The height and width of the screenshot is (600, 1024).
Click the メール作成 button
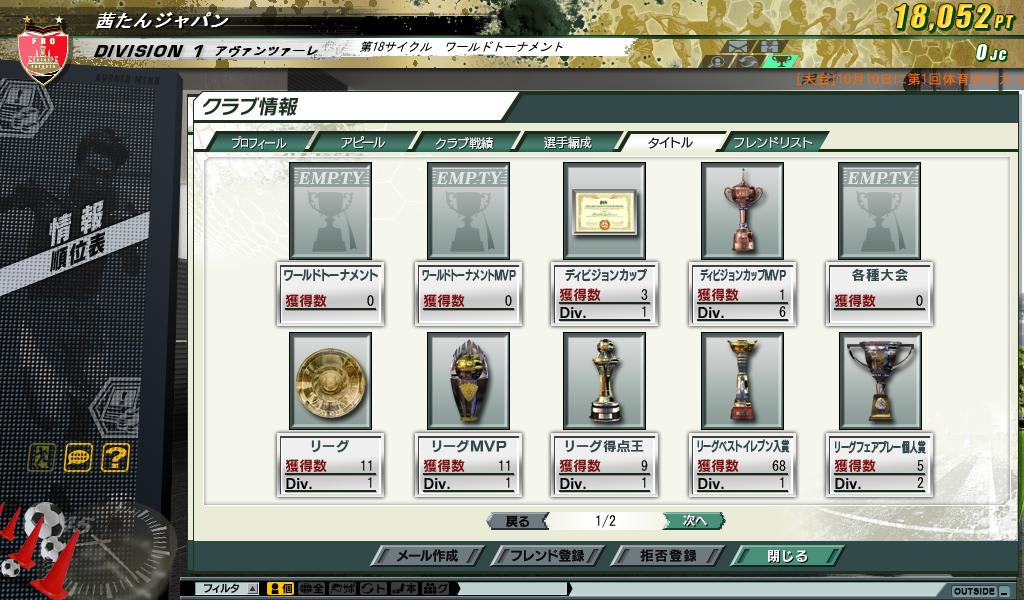coord(427,556)
